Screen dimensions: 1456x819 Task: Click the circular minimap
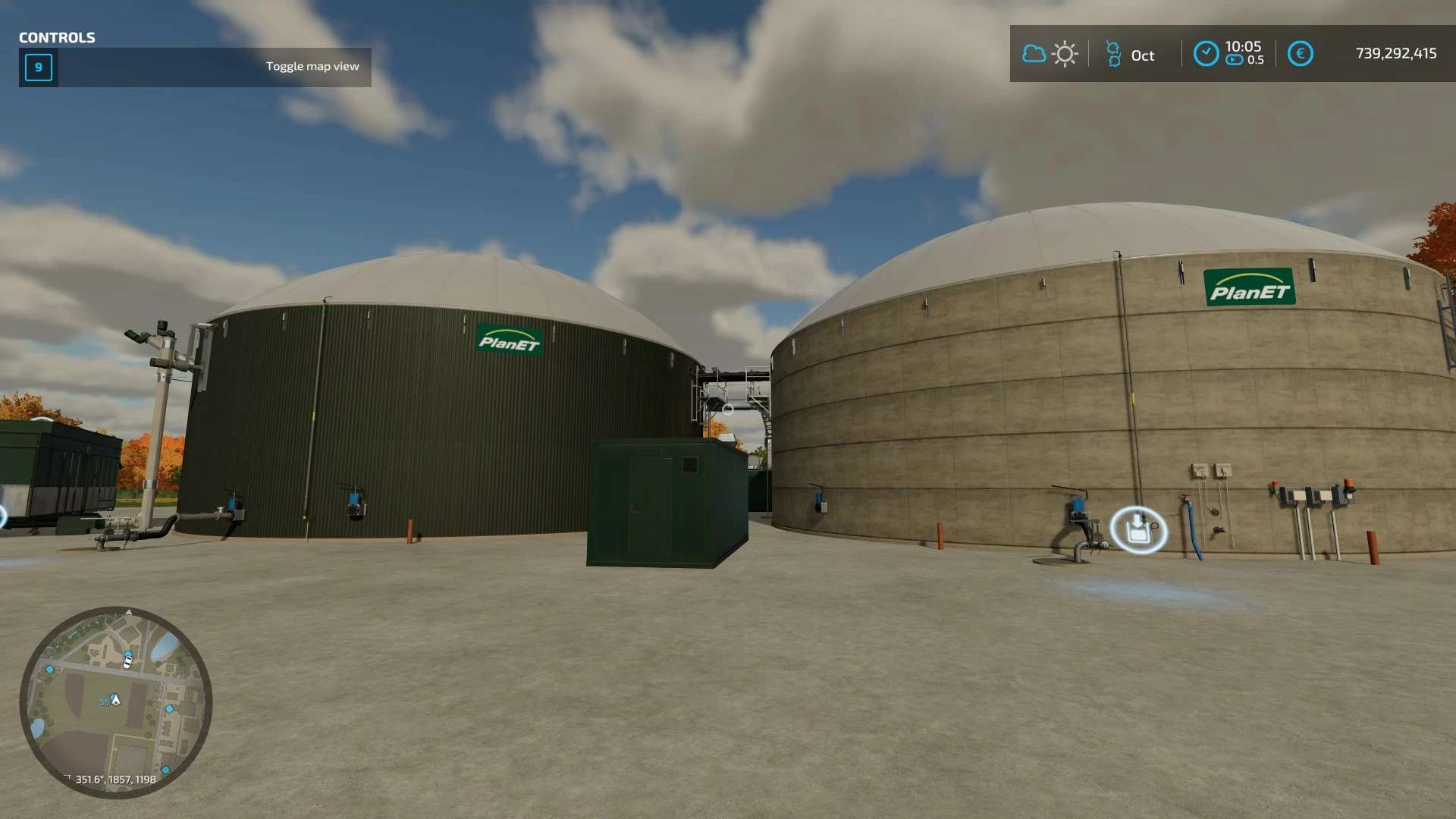(x=116, y=702)
